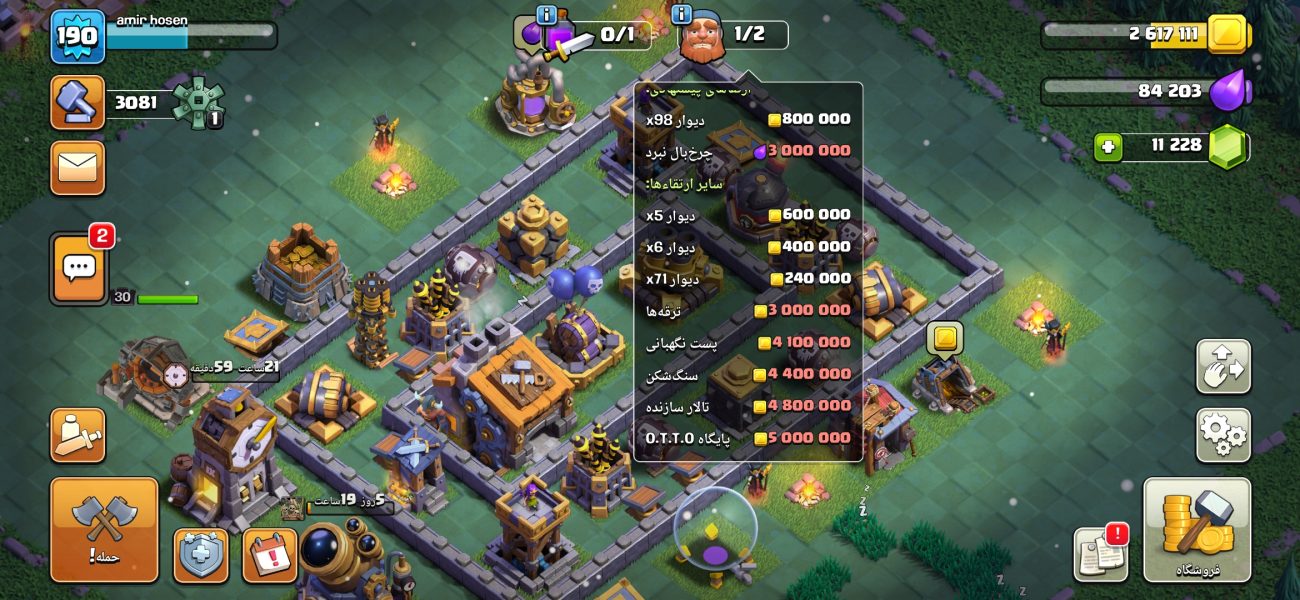Viewport: 1300px width, 600px height.
Task: Open the clipboard notes with red alert
Action: pyautogui.click(x=1101, y=554)
